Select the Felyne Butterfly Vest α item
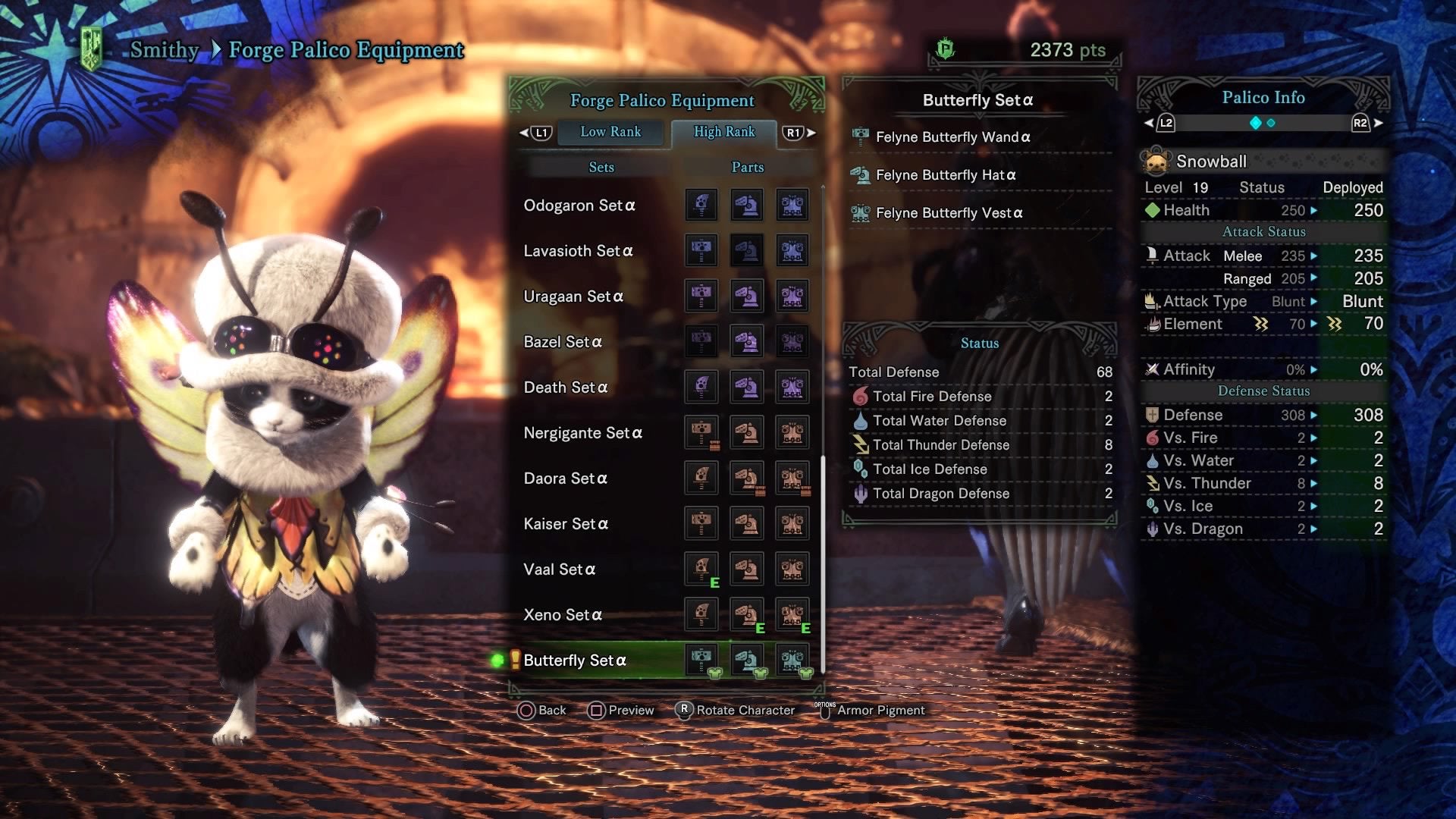The image size is (1456, 819). click(x=949, y=213)
